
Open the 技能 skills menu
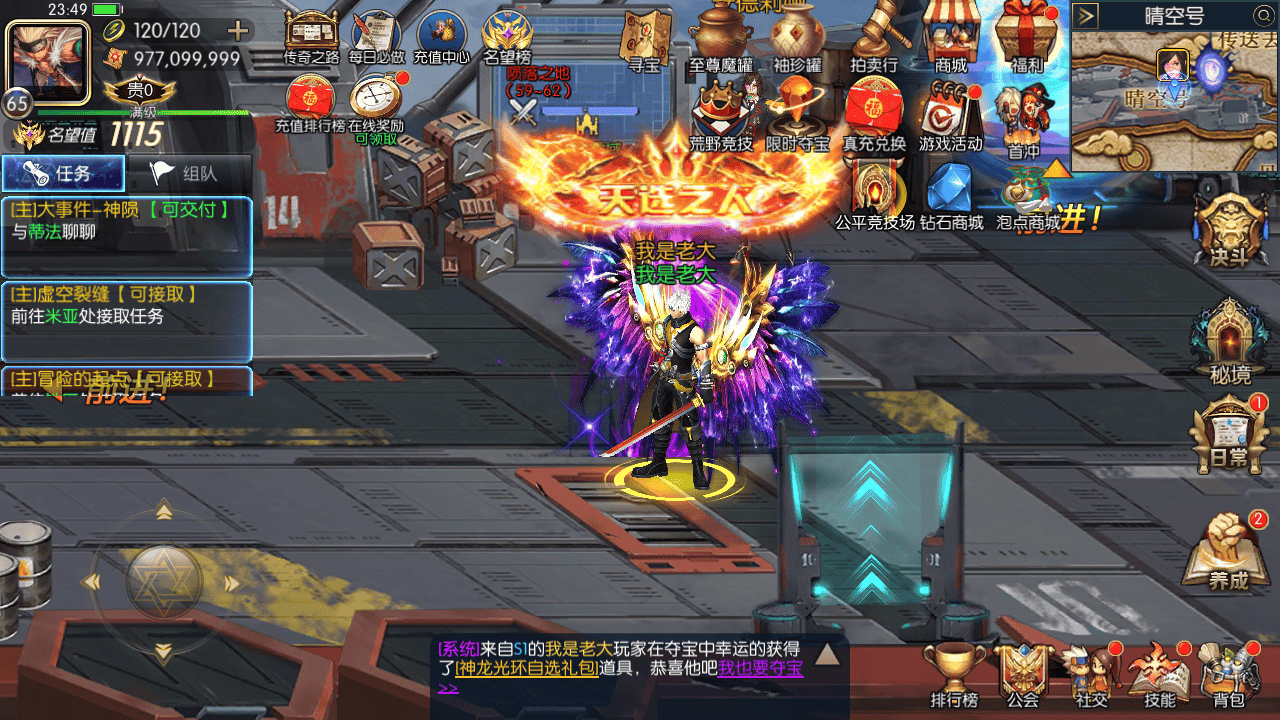1160,675
